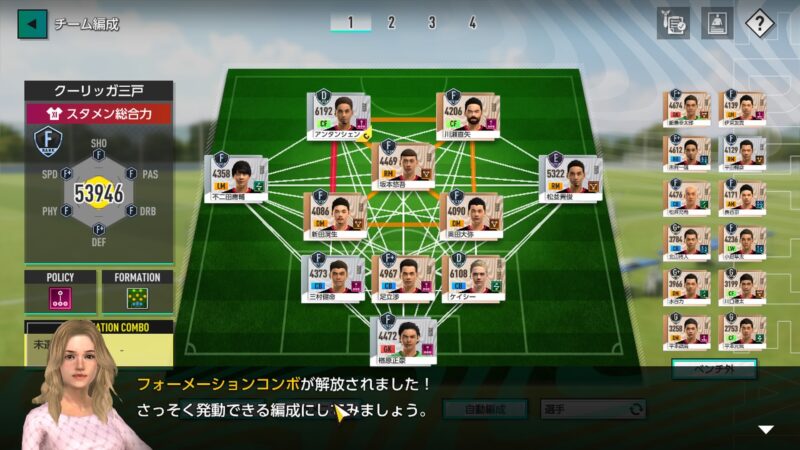Switch to squad tab 2

tap(391, 22)
